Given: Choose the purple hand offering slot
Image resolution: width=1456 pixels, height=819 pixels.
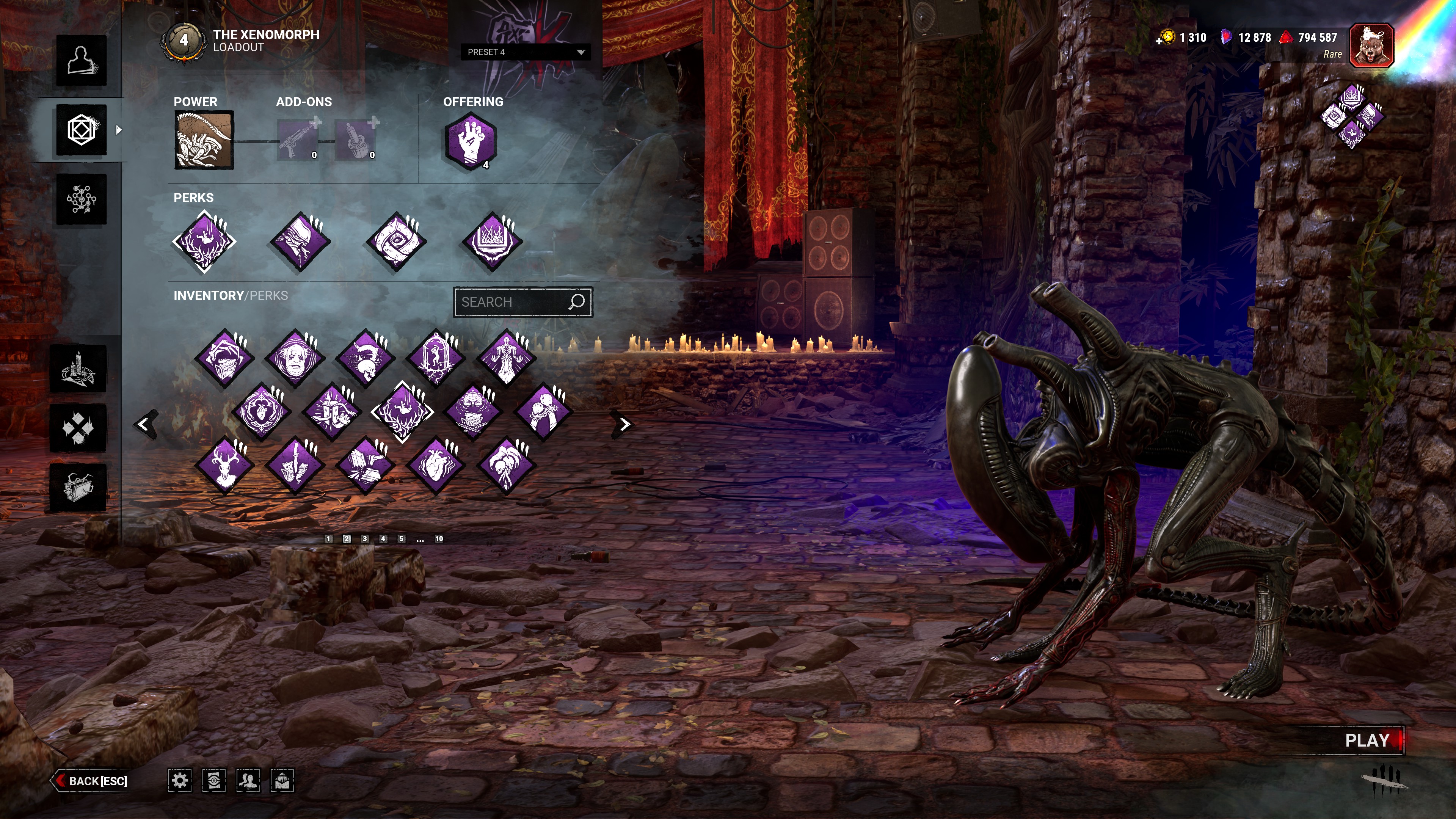Looking at the screenshot, I should point(470,141).
